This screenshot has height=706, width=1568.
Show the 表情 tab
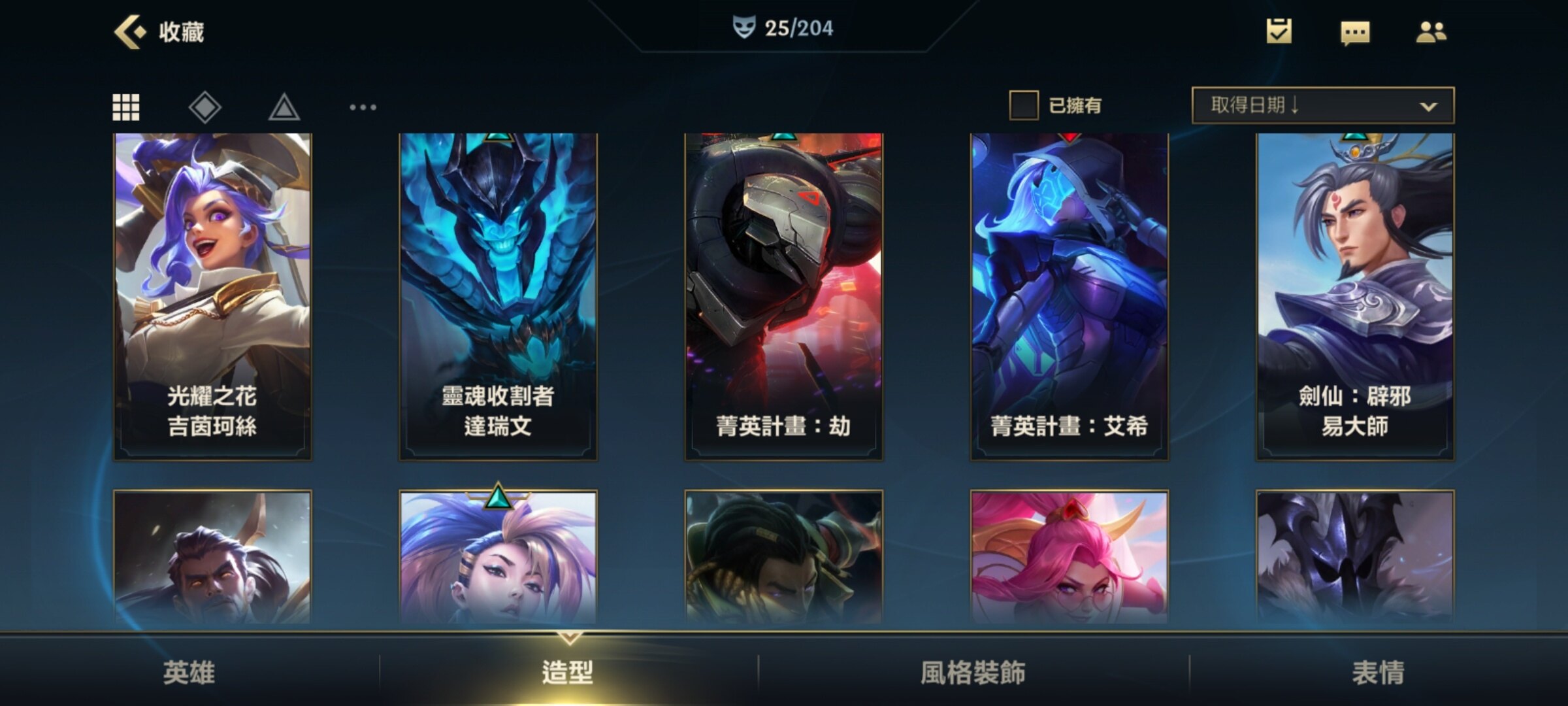click(1378, 672)
